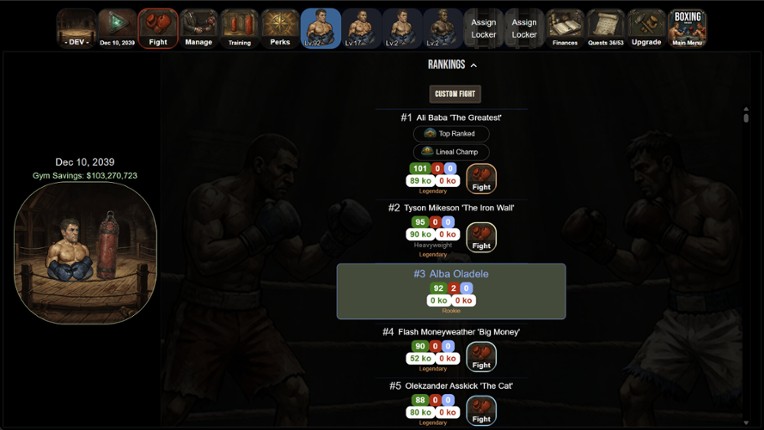This screenshot has width=764, height=430.
Task: Open the Manage screen
Action: 199,28
